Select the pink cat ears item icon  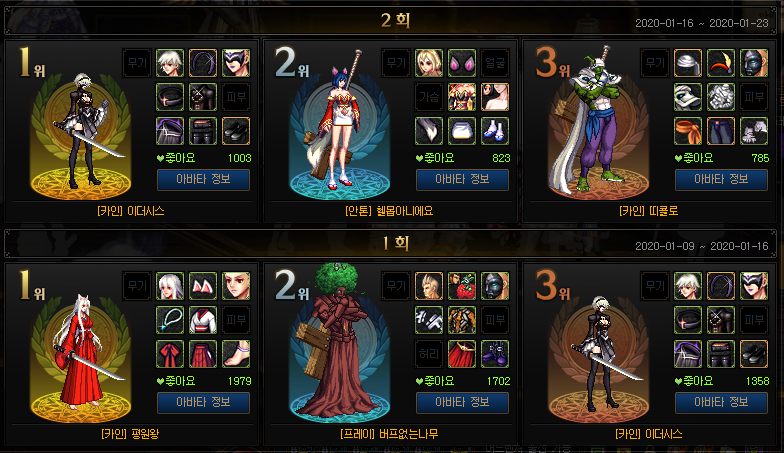tap(462, 63)
